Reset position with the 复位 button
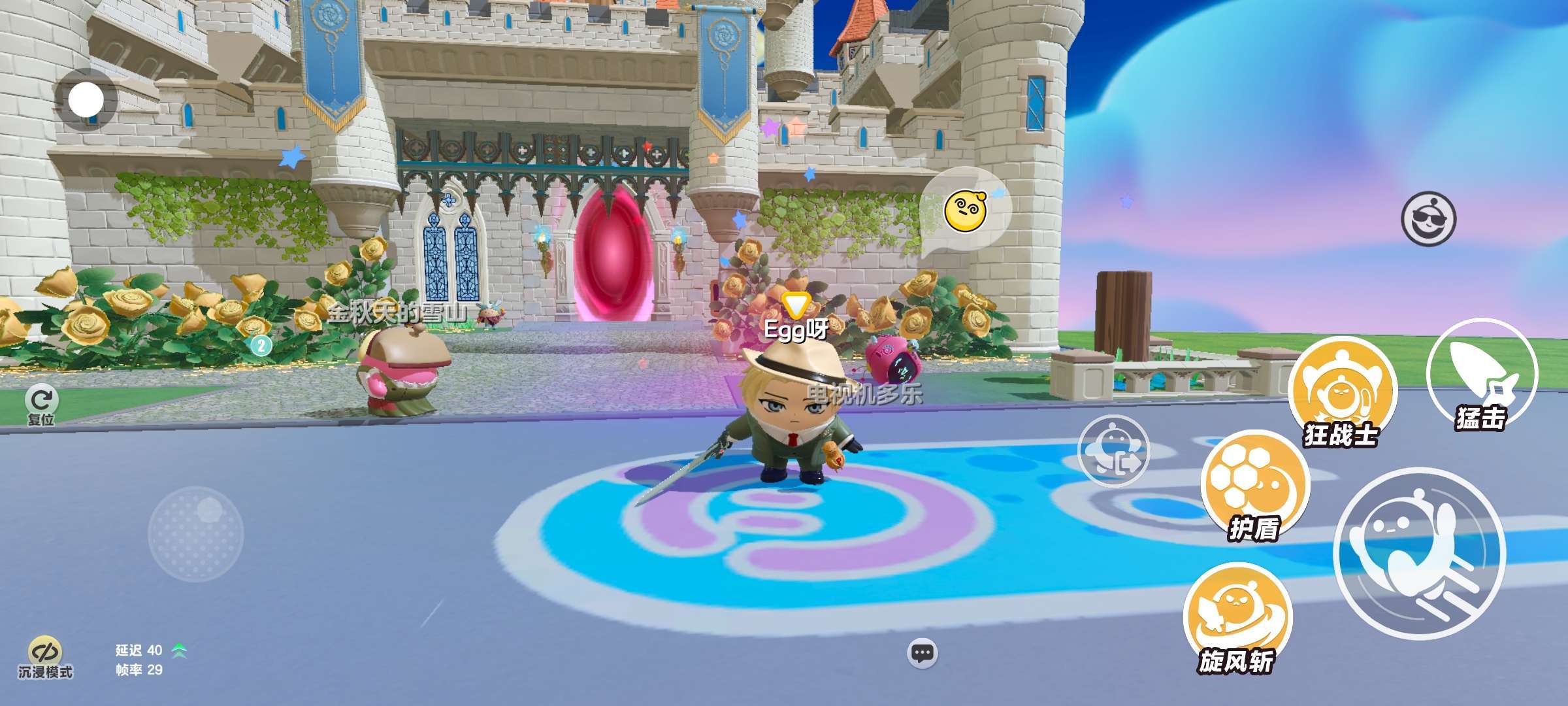1568x706 pixels. [x=42, y=403]
